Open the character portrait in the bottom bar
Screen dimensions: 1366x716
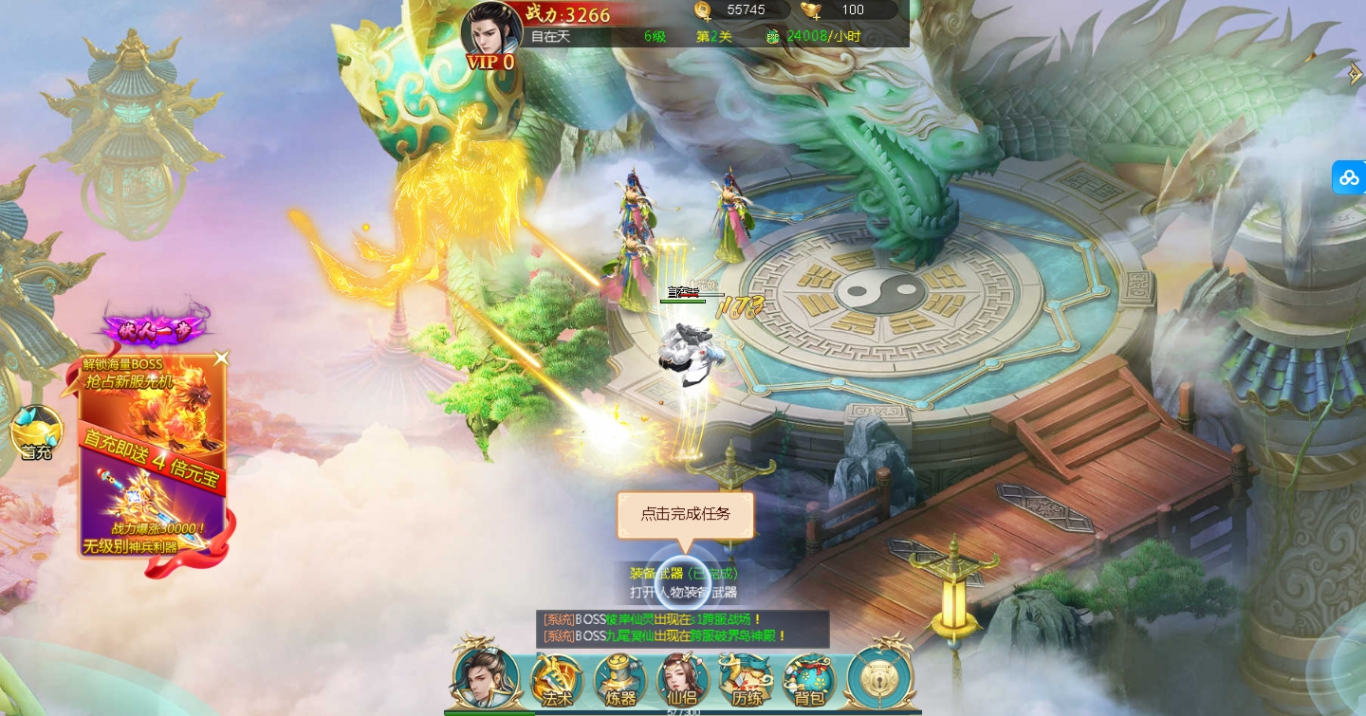485,676
